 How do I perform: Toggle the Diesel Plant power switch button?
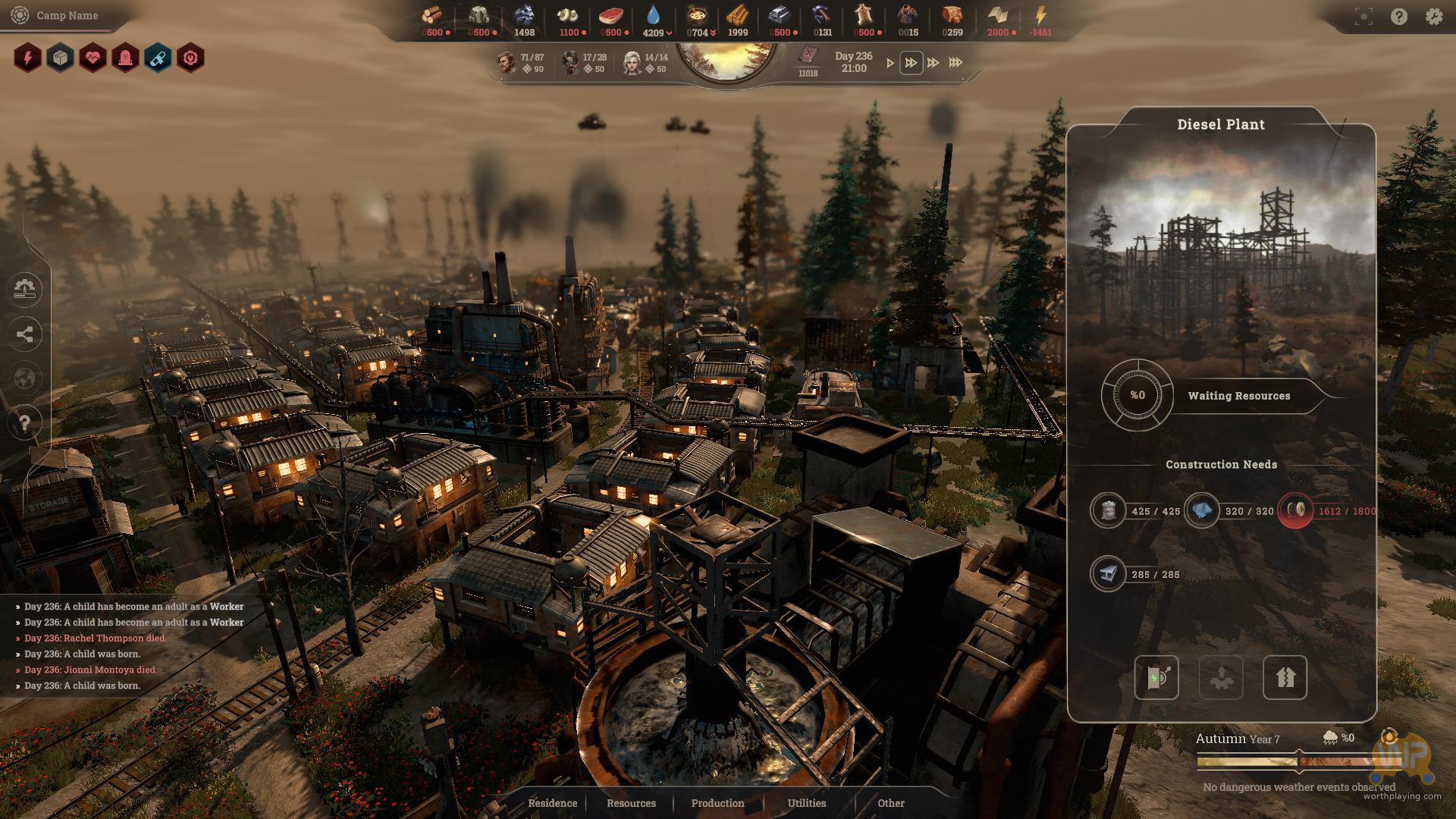point(1156,677)
